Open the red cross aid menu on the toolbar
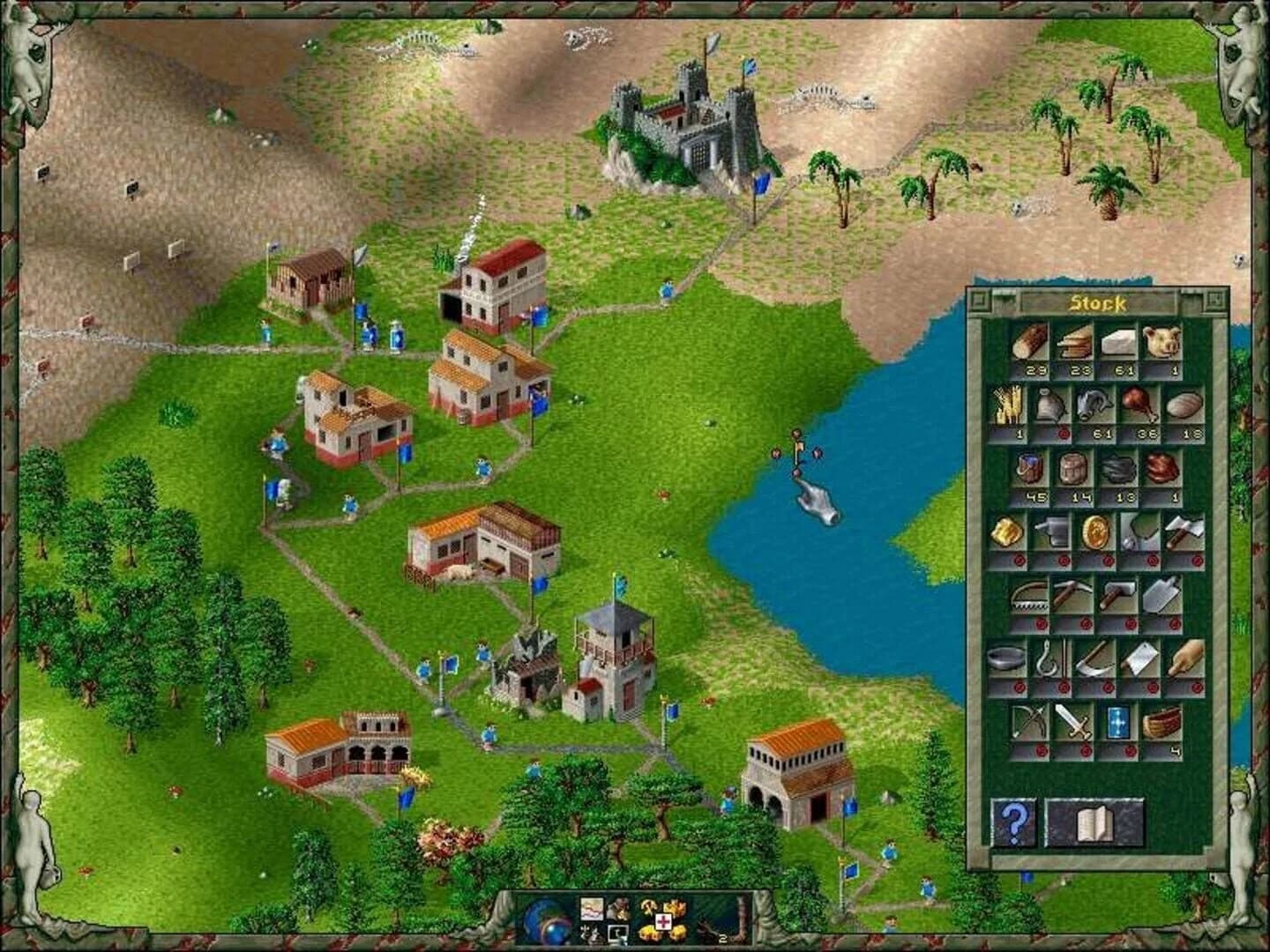Image resolution: width=1270 pixels, height=952 pixels. click(663, 921)
